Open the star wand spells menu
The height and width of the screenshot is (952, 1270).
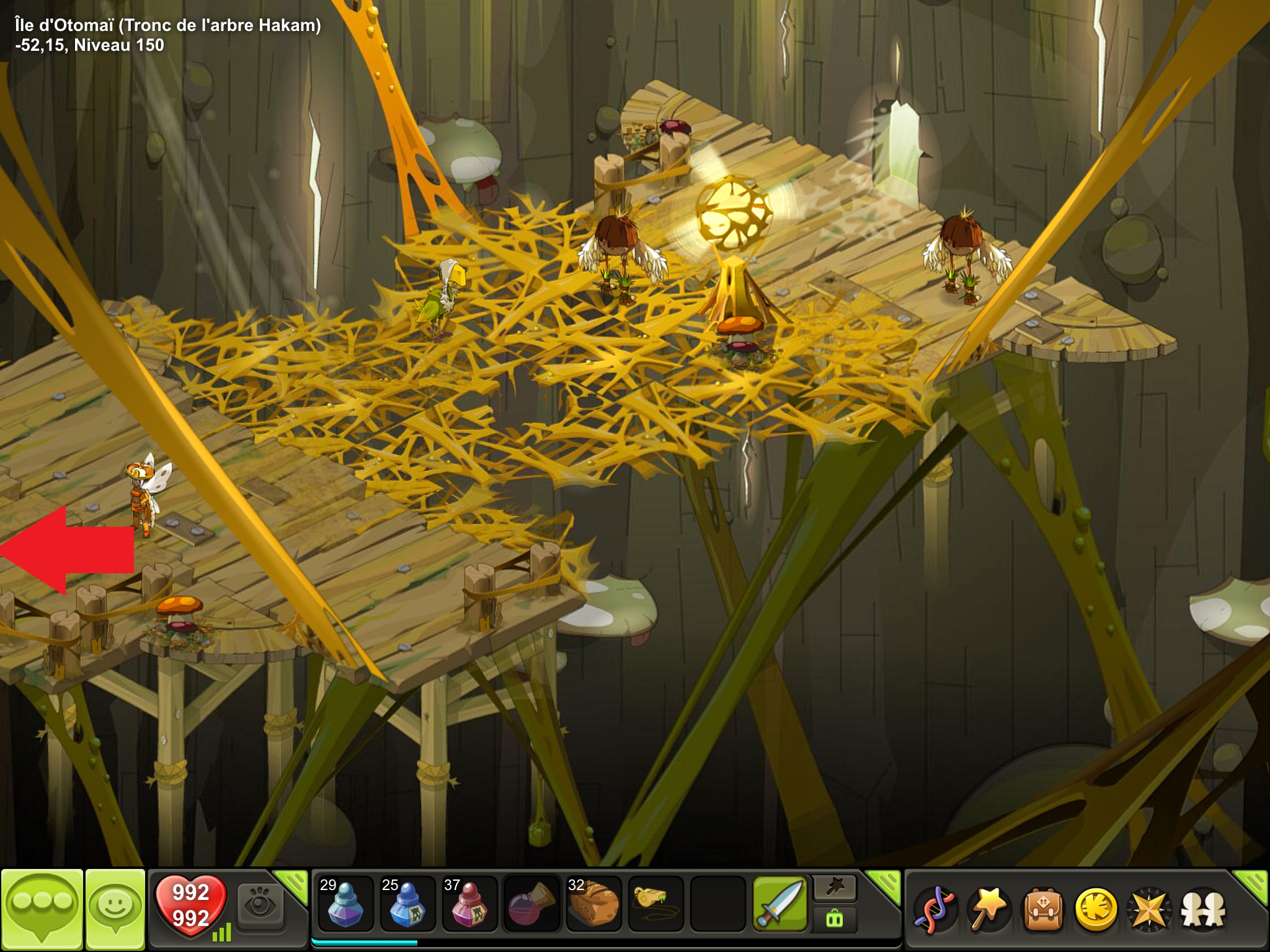pyautogui.click(x=988, y=910)
